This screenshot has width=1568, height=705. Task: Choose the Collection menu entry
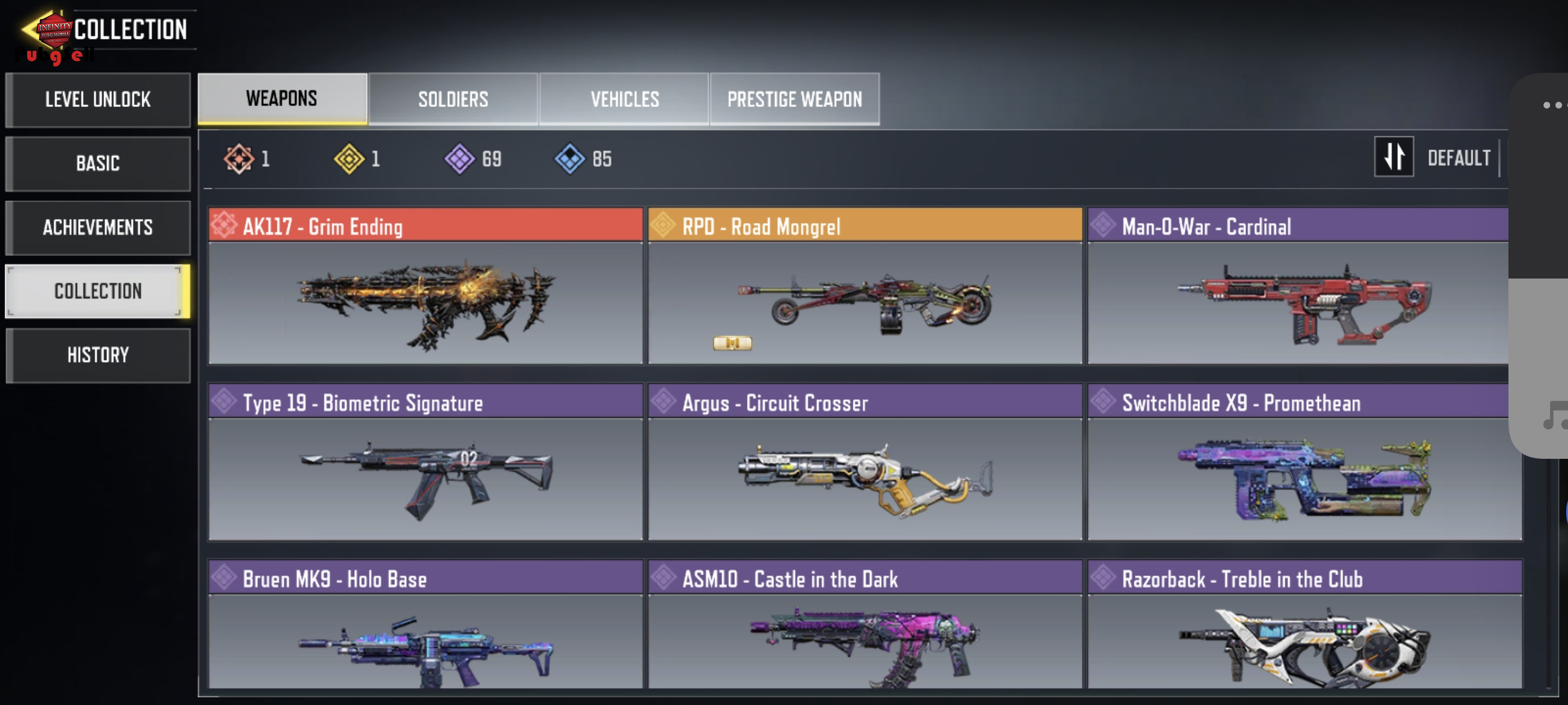click(x=98, y=291)
